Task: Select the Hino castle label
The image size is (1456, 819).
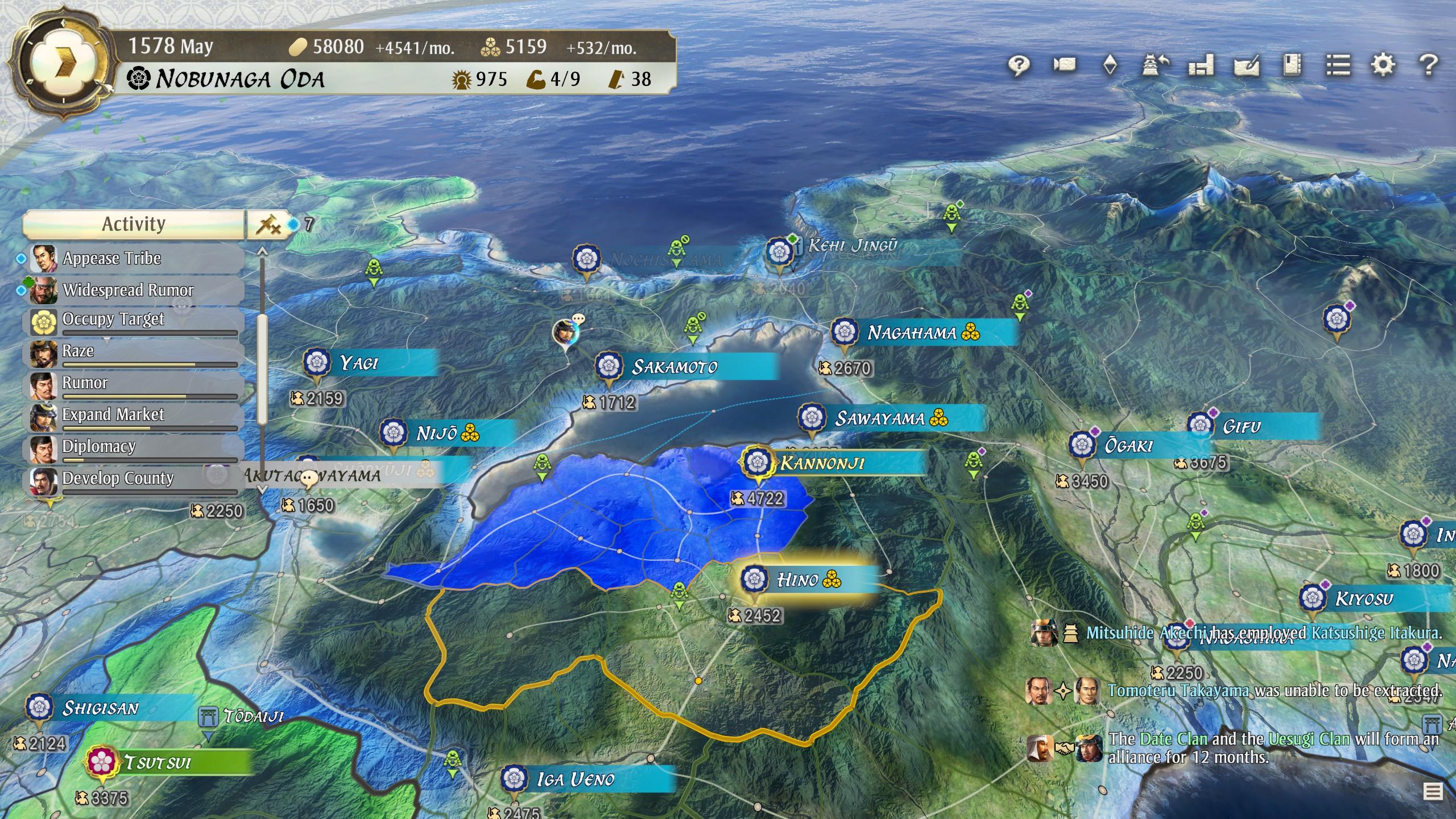Action: click(799, 580)
